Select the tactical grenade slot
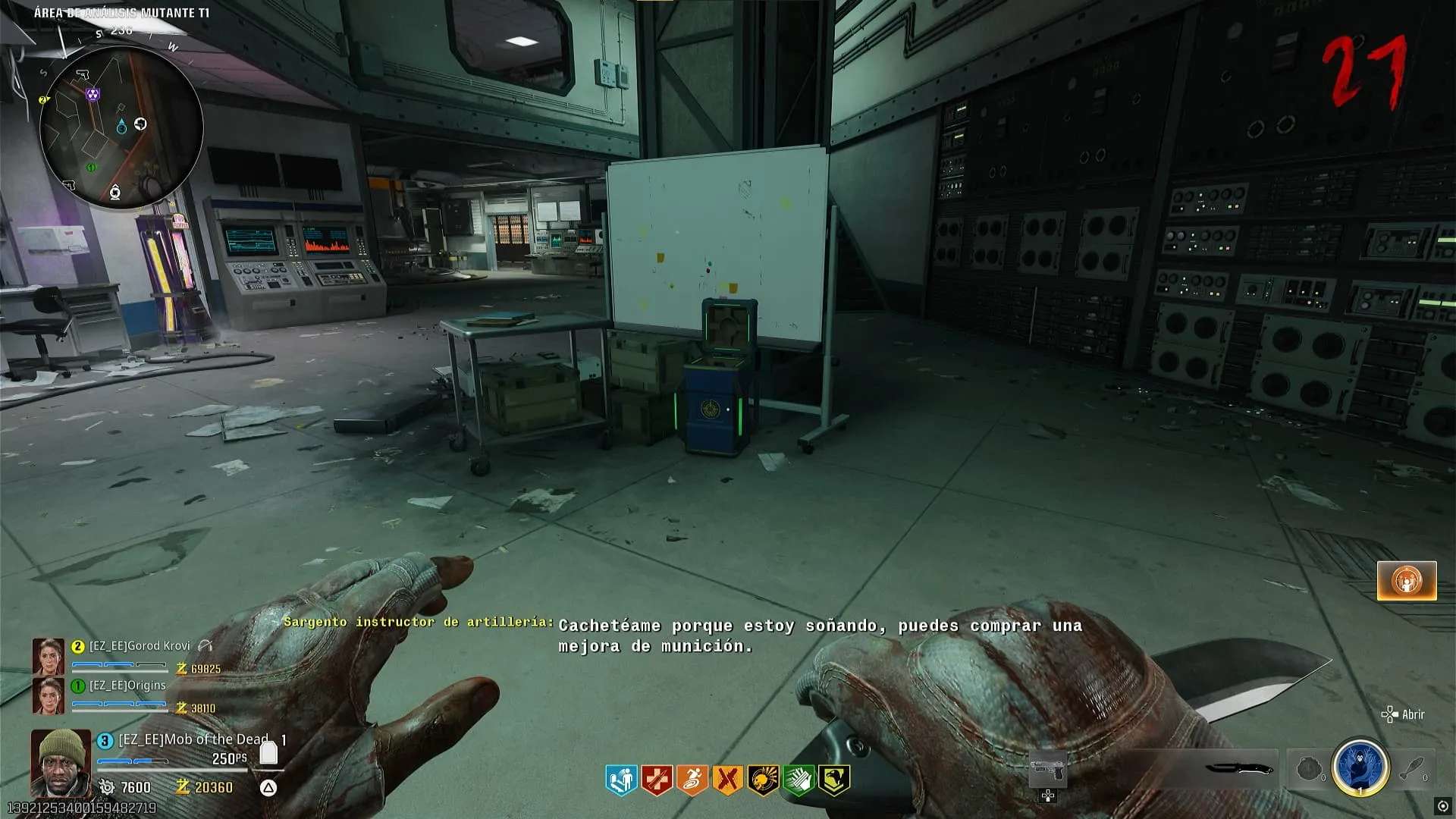The height and width of the screenshot is (819, 1456). coord(1309,770)
